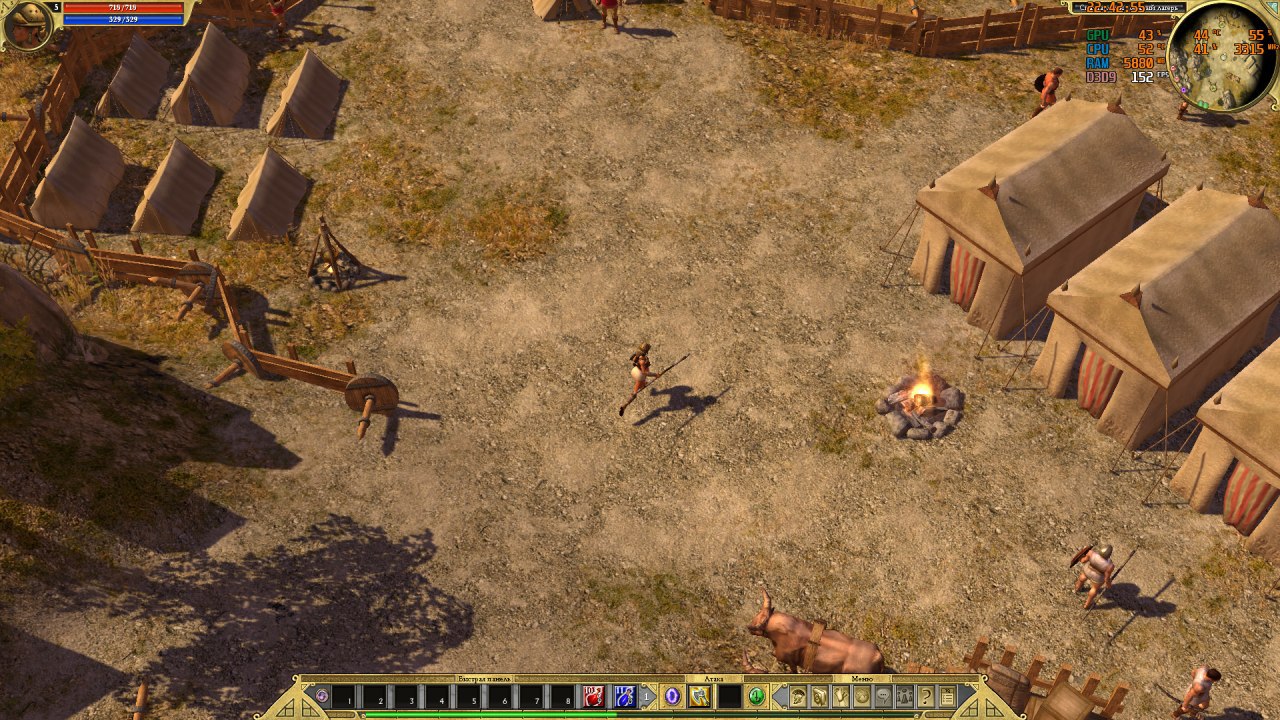
Task: Use the blue energy potion slot
Action: (625, 696)
